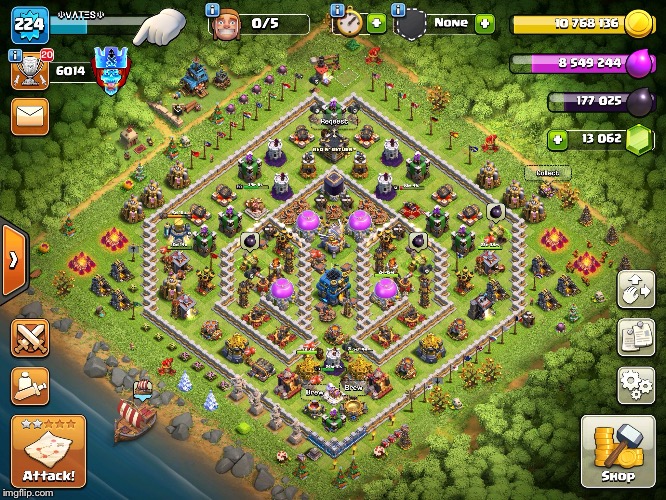
Task: Open the fallen warrior button above Attack
Action: pos(31,385)
